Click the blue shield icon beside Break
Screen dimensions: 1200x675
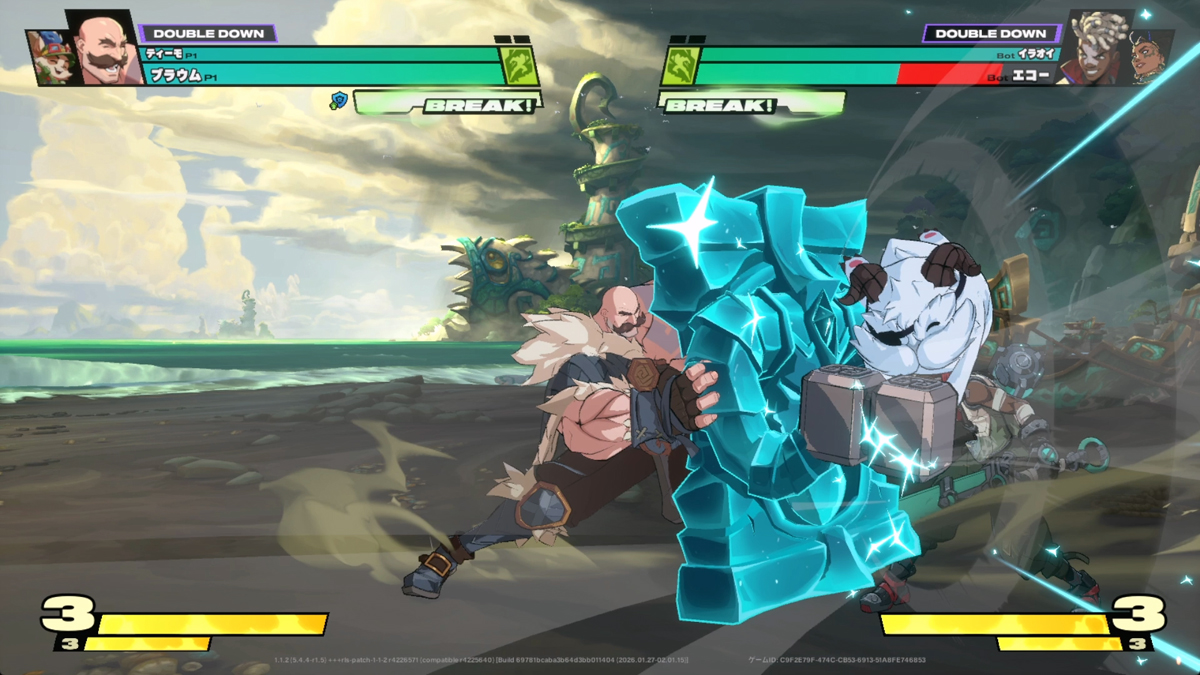point(339,100)
